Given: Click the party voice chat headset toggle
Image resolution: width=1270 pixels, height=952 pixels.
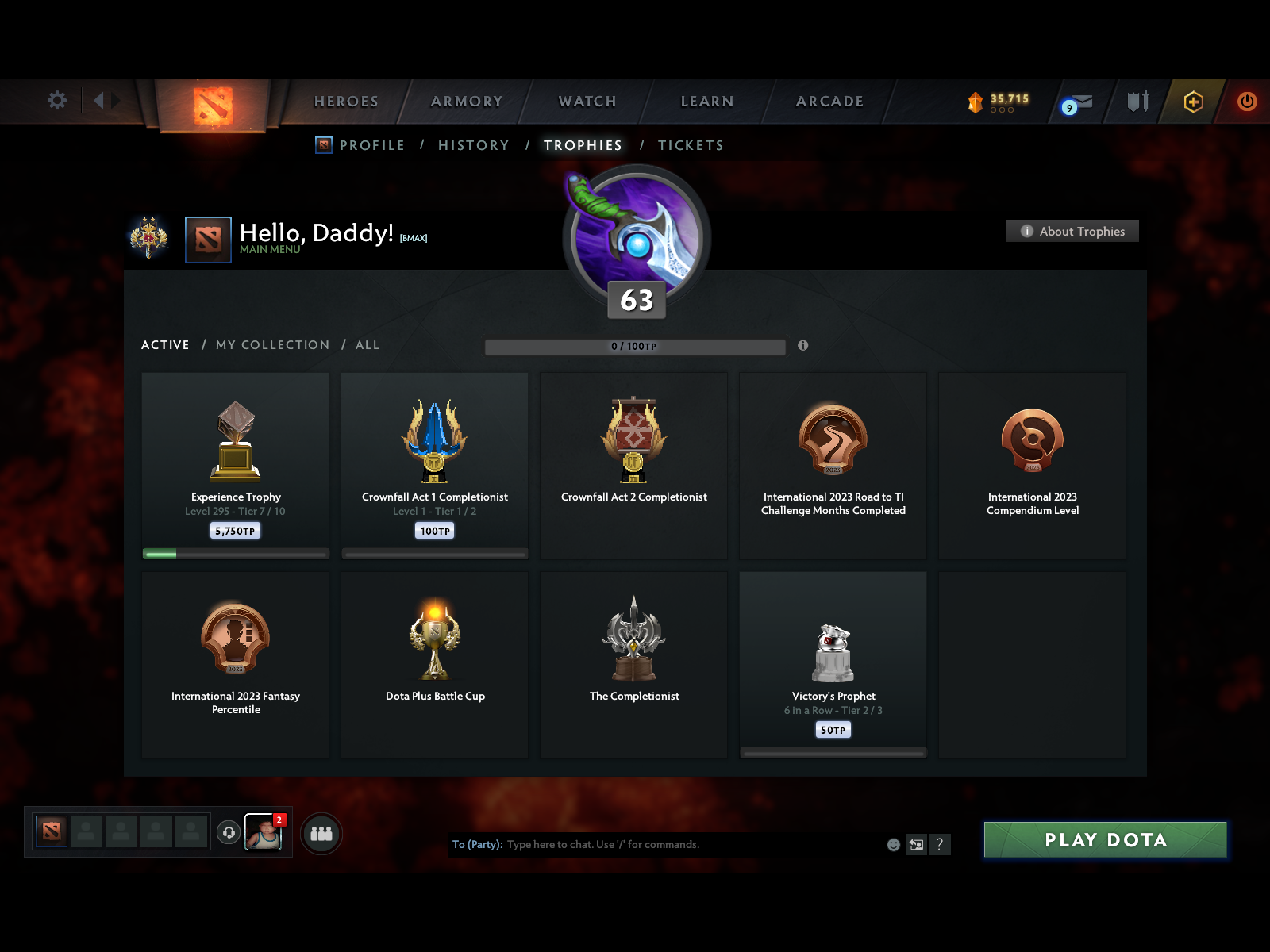Looking at the screenshot, I should click(x=229, y=831).
